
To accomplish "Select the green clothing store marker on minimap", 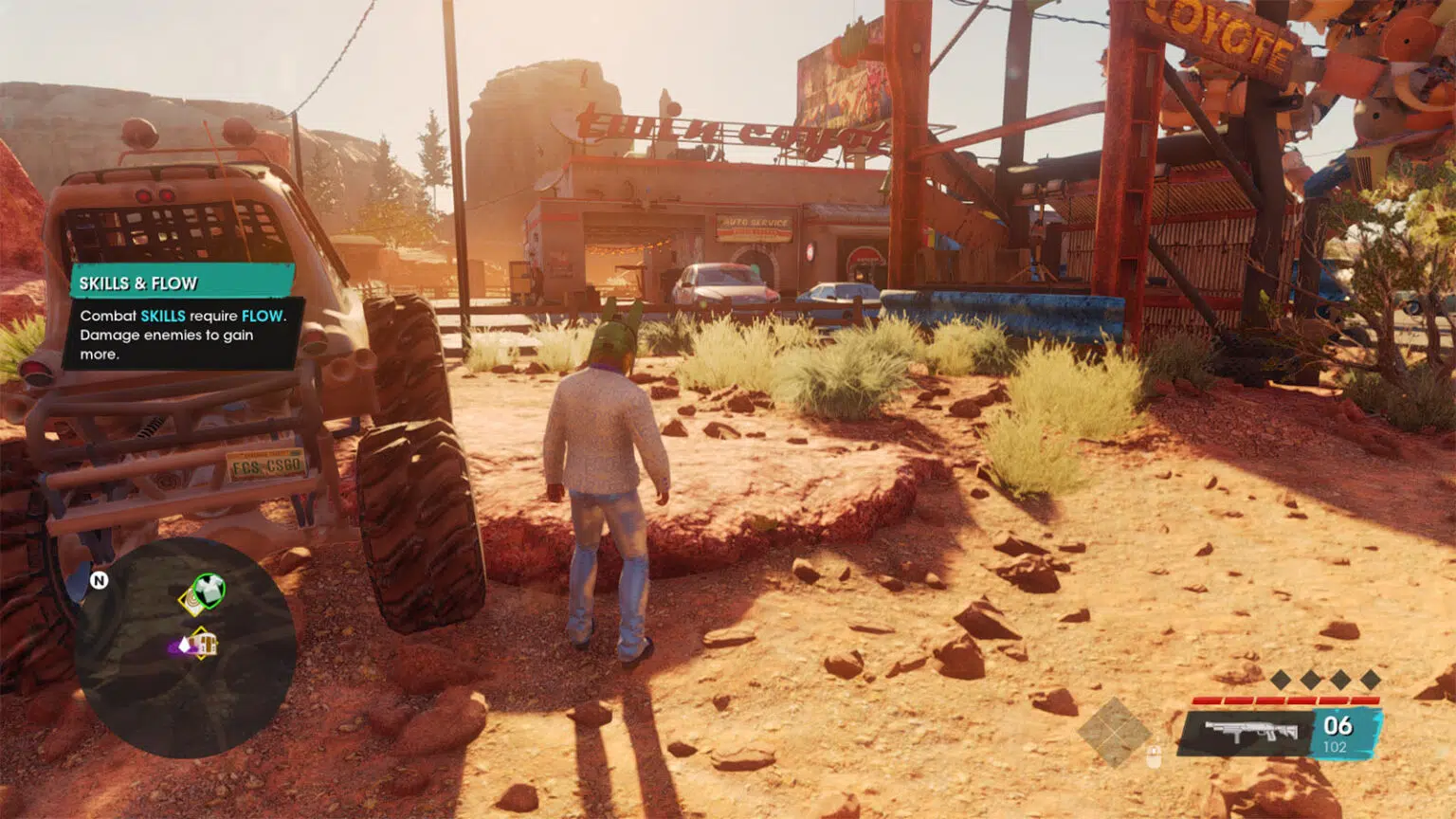I will coord(209,590).
